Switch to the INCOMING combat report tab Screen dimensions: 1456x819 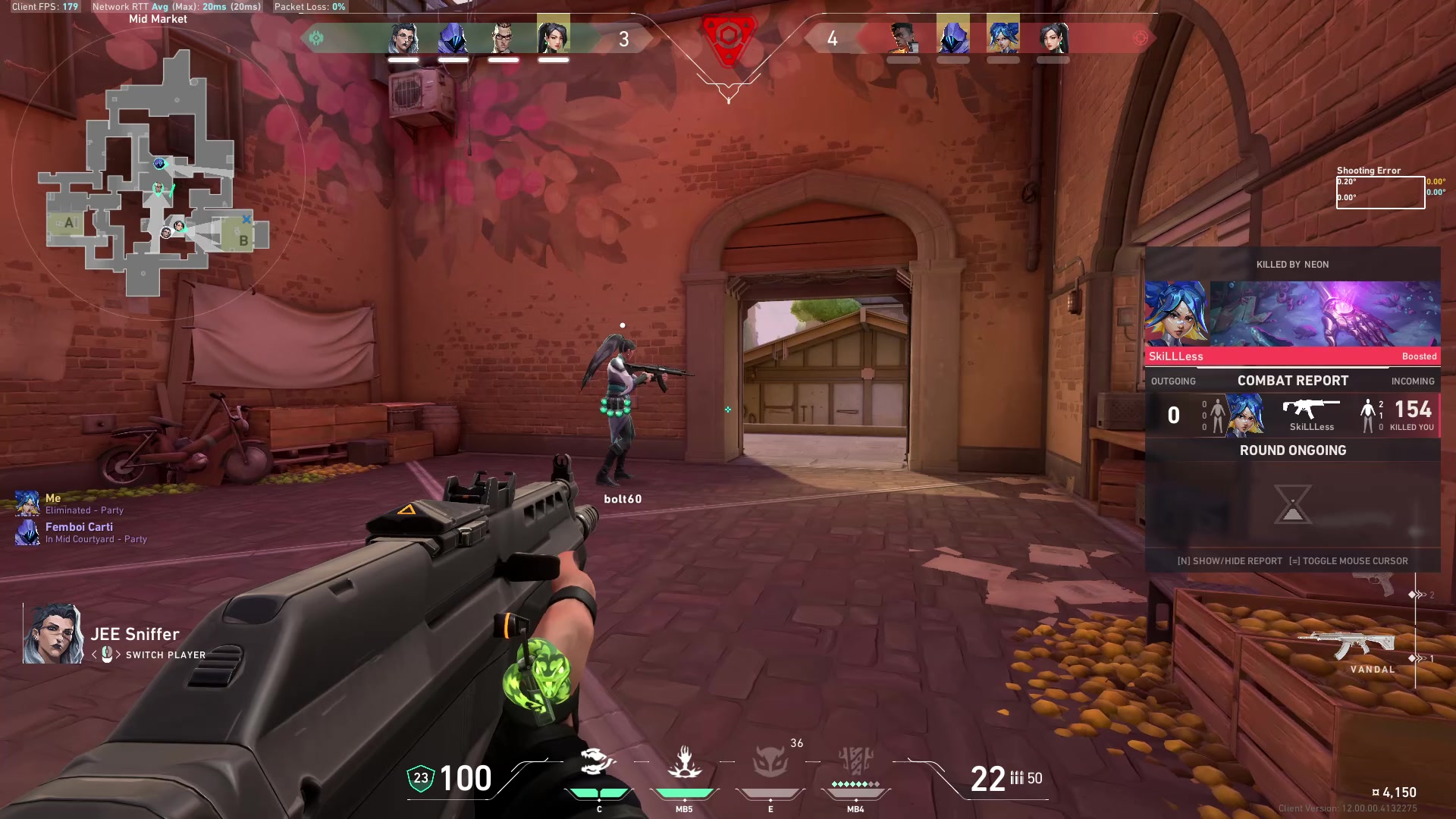pos(1412,381)
